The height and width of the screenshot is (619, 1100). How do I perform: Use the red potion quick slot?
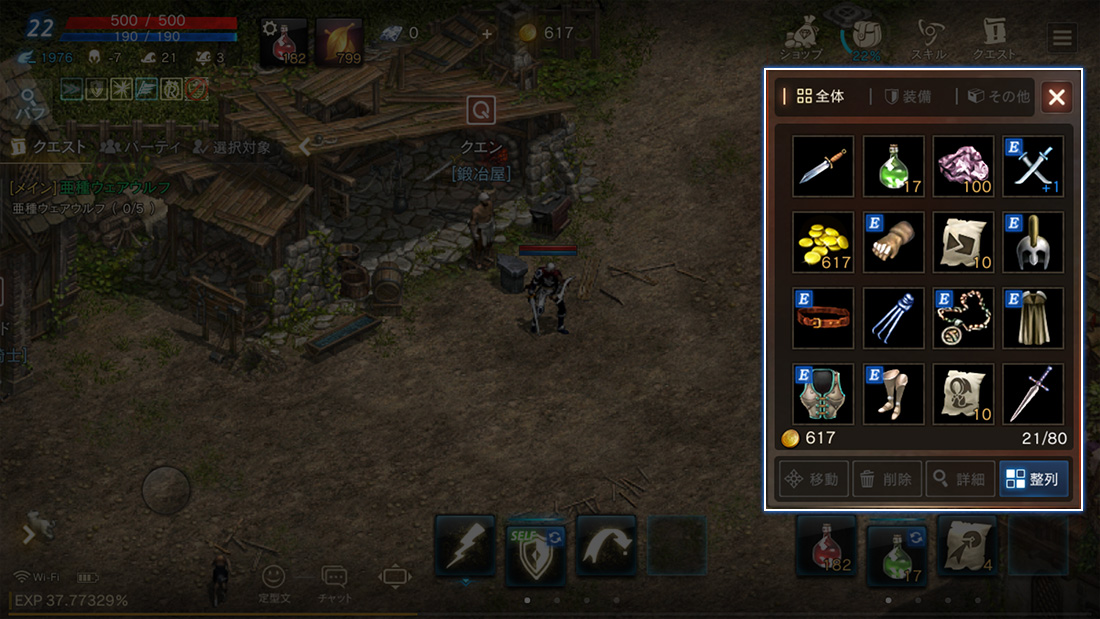click(x=826, y=546)
